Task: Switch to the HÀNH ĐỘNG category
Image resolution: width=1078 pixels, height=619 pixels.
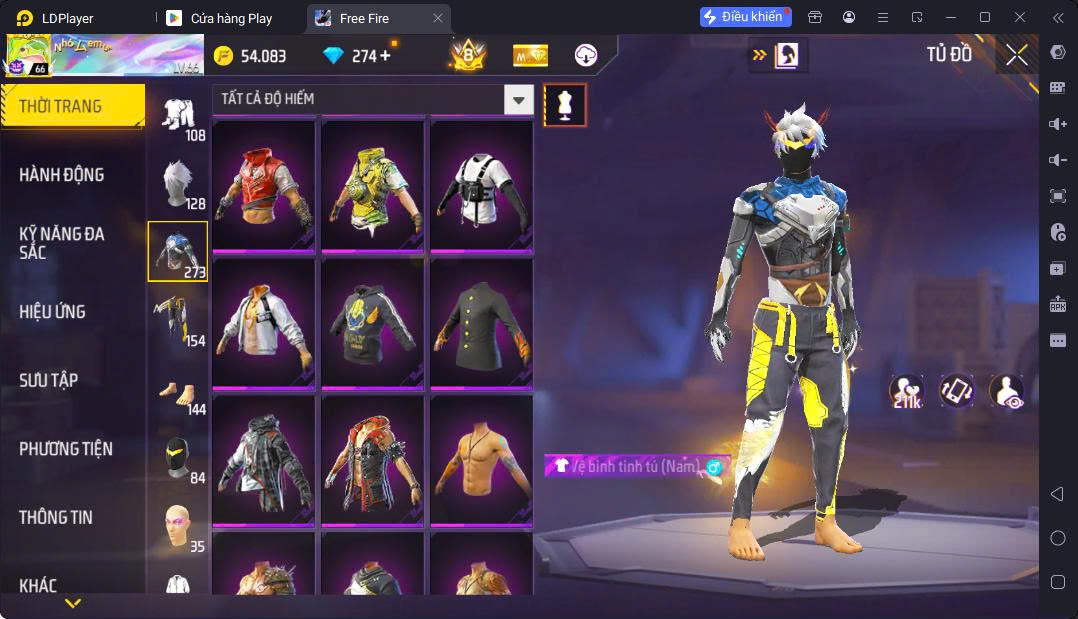Action: point(62,175)
